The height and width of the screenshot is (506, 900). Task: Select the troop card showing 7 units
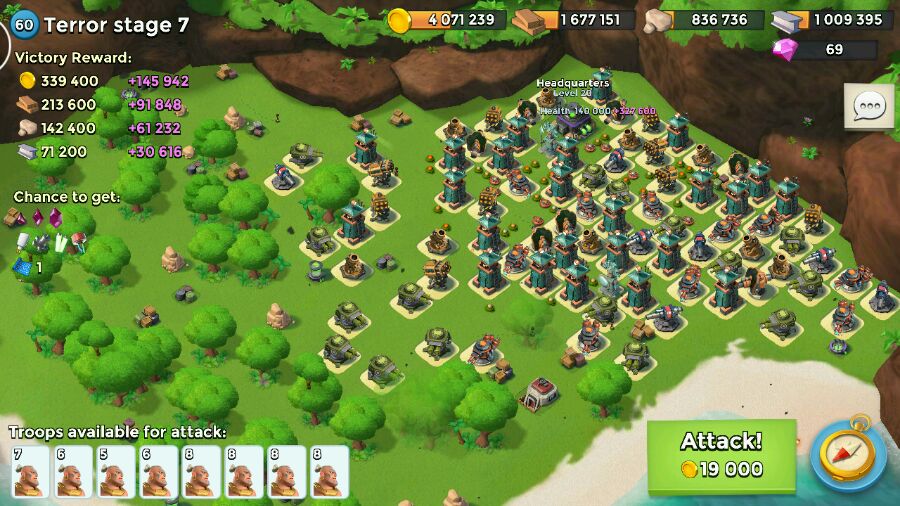coord(30,471)
